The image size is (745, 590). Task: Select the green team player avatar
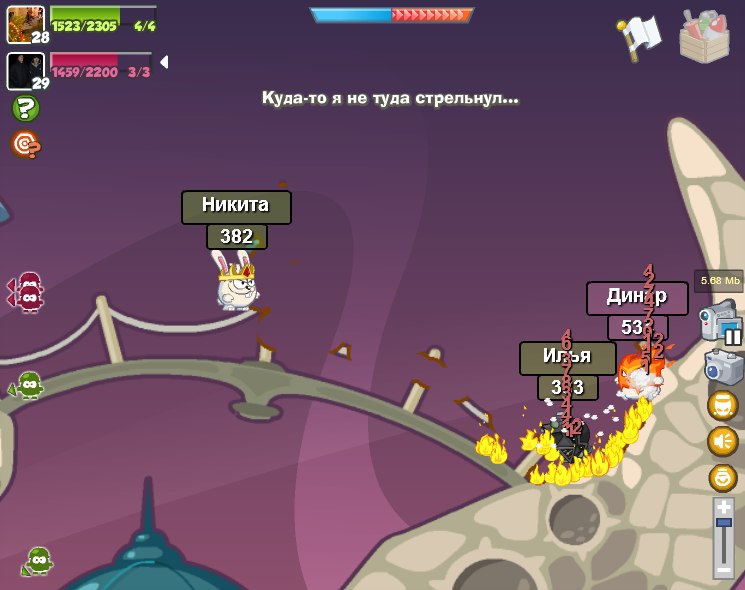(25, 24)
